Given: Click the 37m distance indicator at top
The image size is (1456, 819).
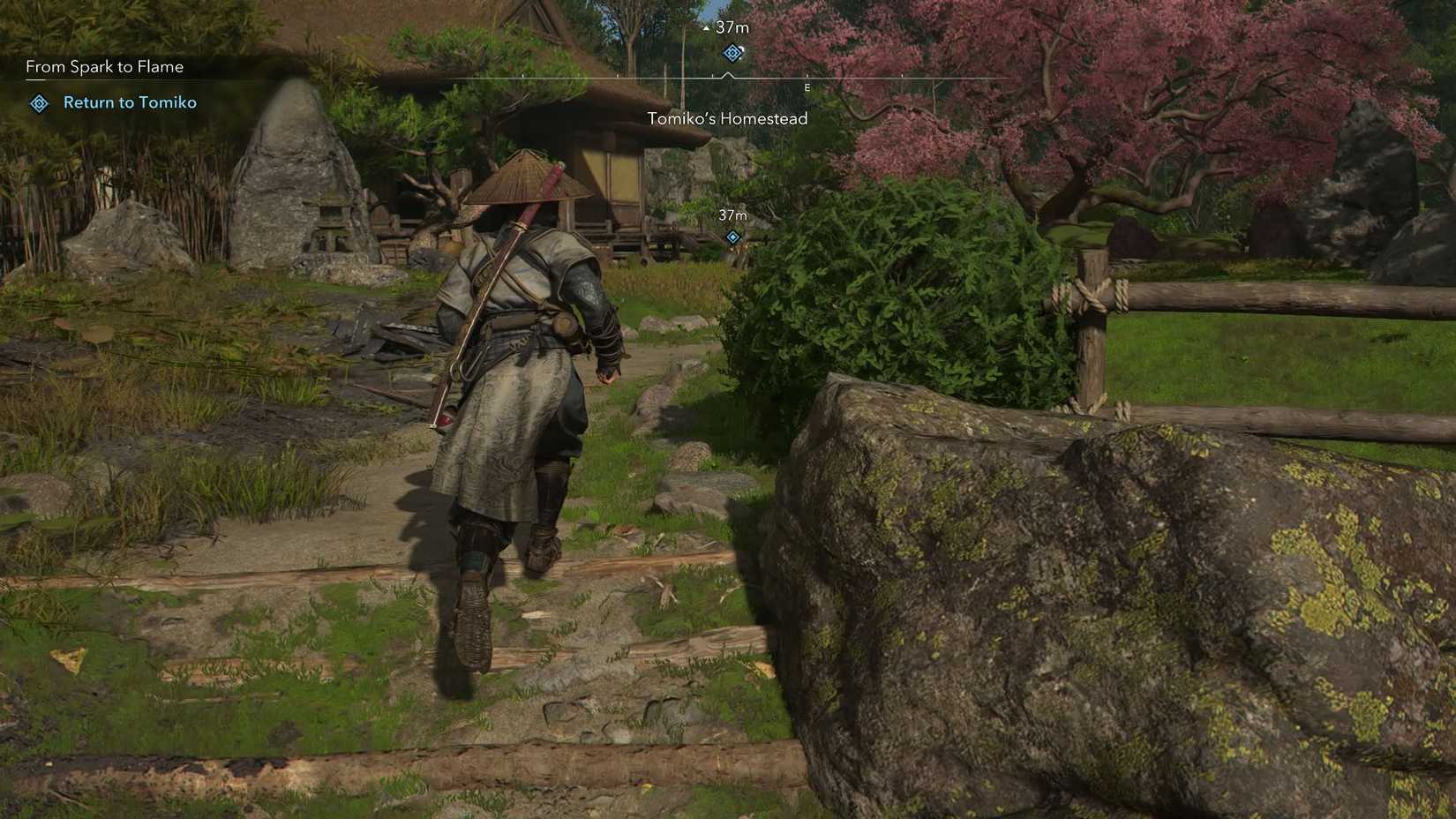Looking at the screenshot, I should click(x=732, y=27).
